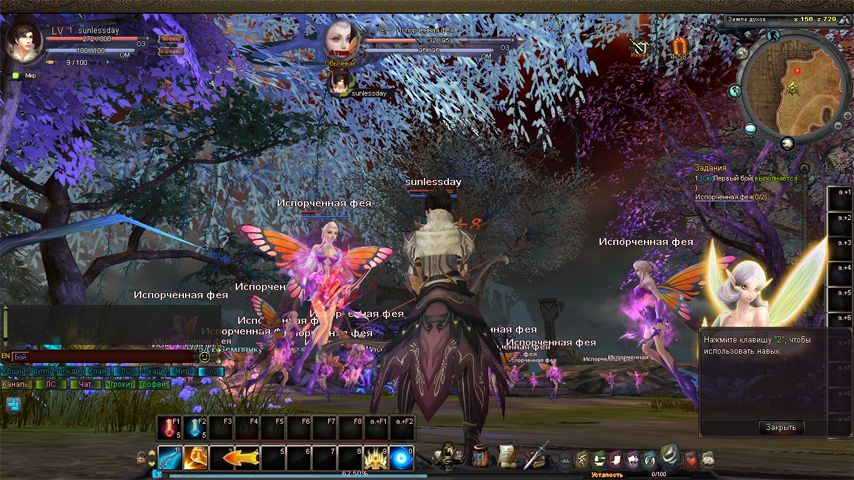Activate the golden crown skill in slot 9

376,458
